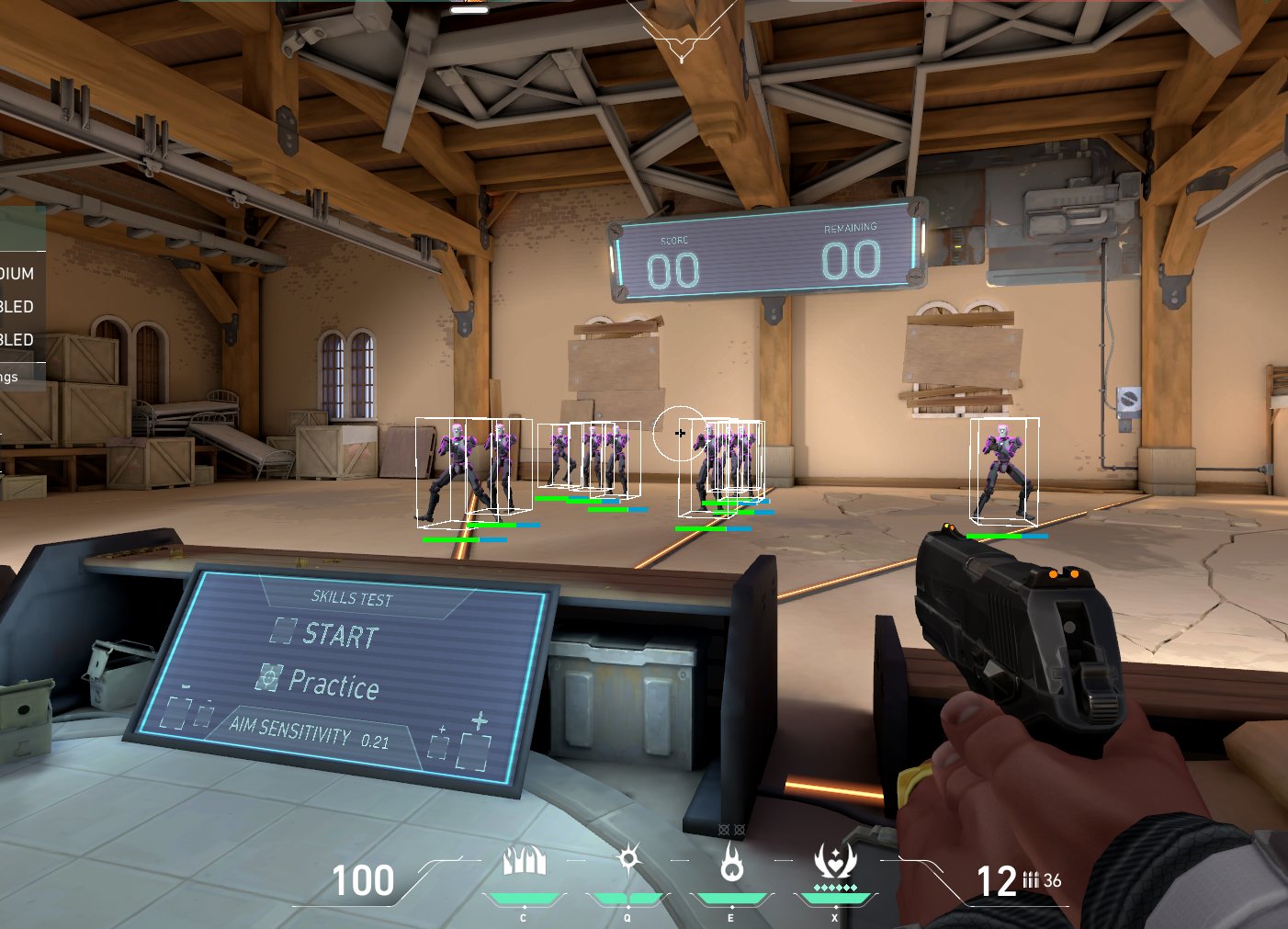Activate the Curveball flash ability icon

click(628, 860)
